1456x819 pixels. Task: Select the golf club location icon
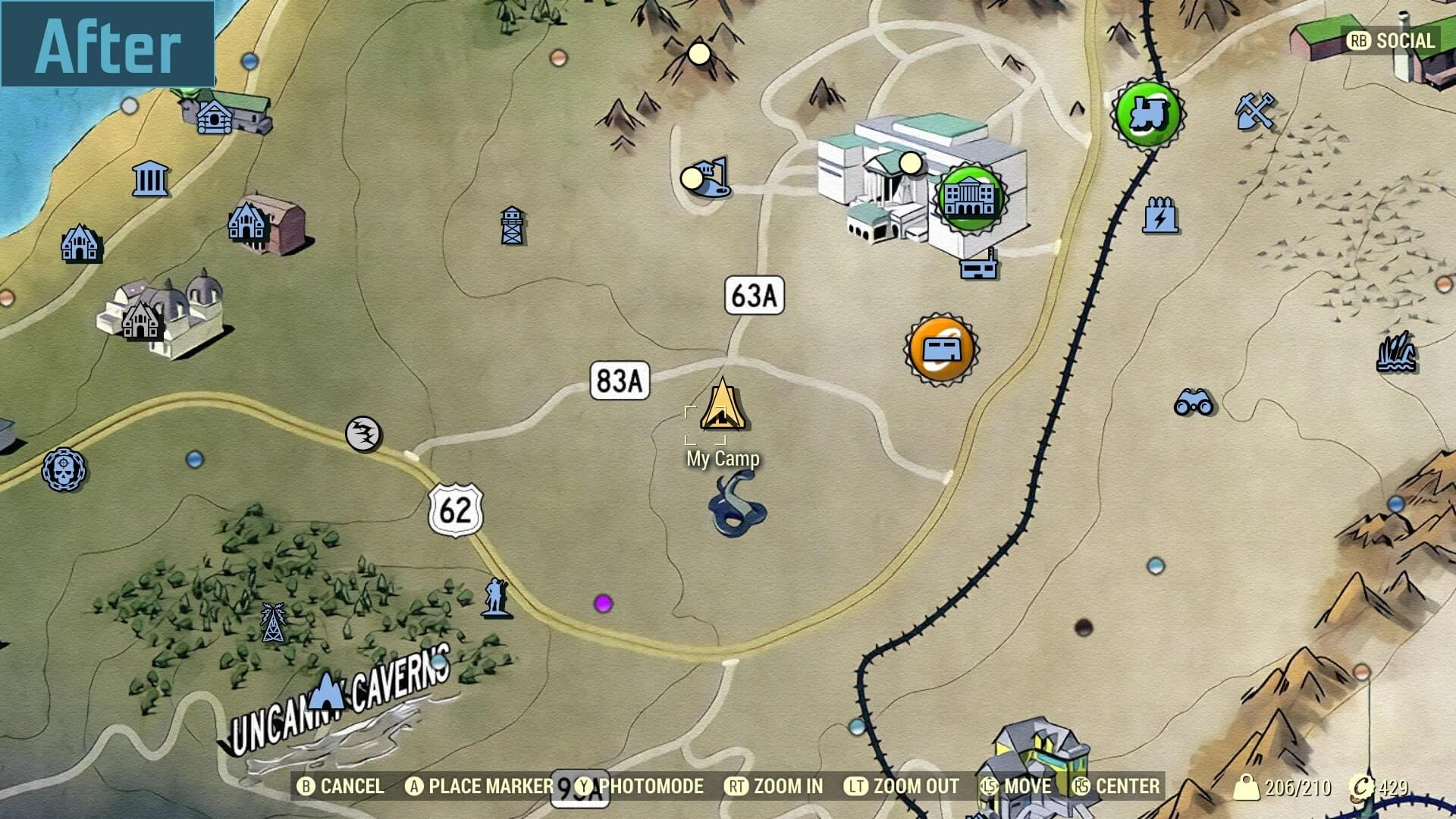[x=709, y=178]
